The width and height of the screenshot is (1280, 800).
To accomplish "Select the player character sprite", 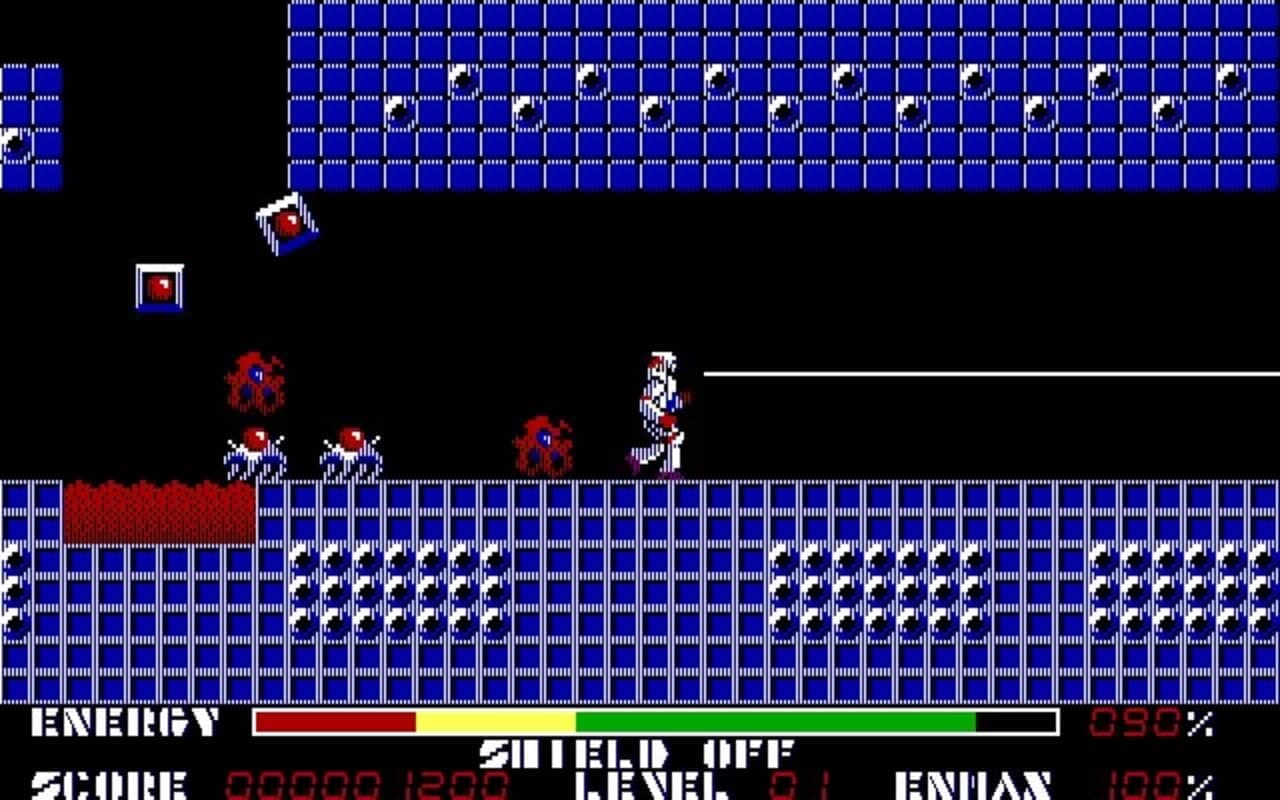I will (x=655, y=410).
